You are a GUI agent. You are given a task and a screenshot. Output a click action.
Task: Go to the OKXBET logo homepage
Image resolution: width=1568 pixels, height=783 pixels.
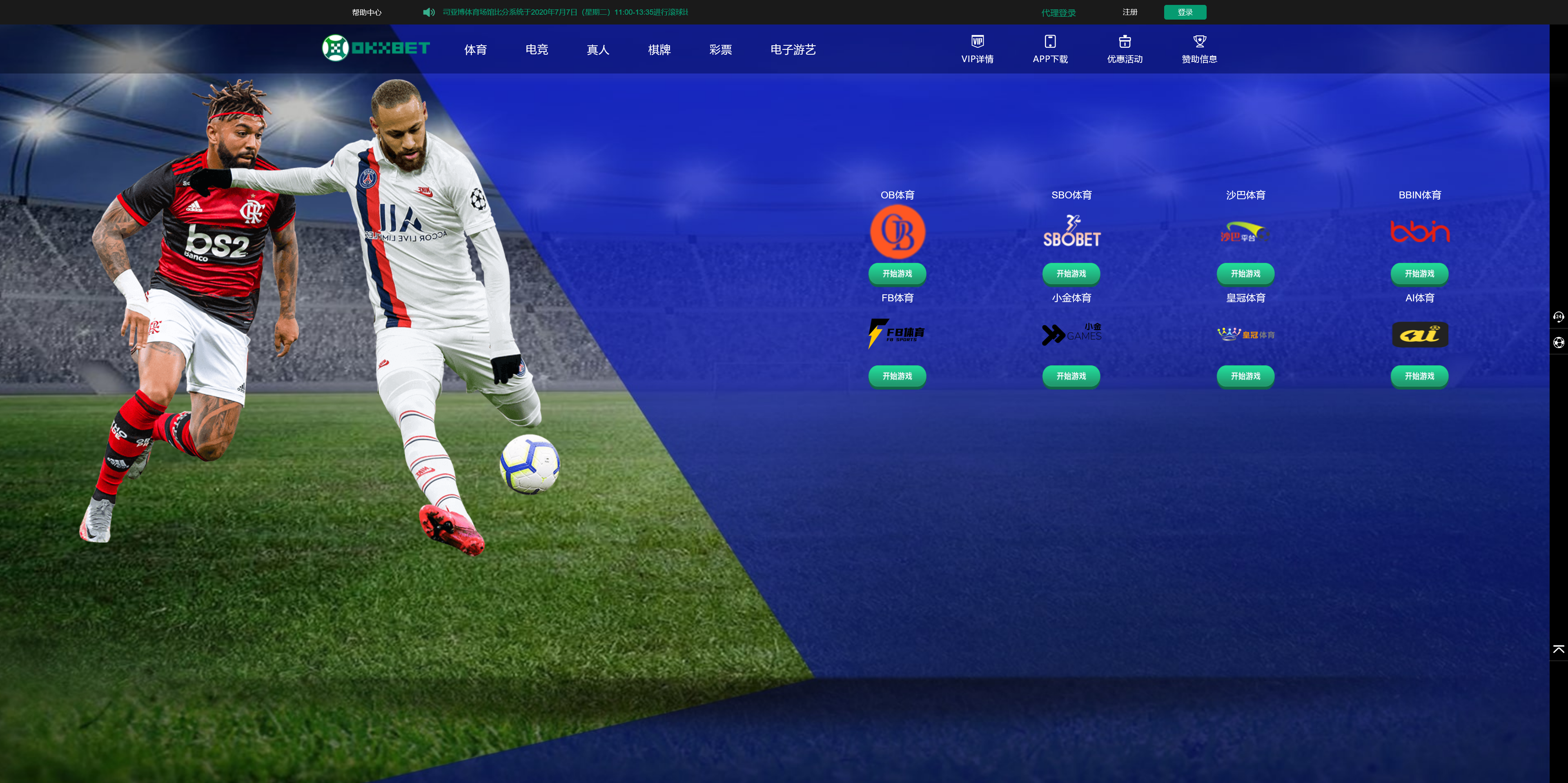click(376, 48)
